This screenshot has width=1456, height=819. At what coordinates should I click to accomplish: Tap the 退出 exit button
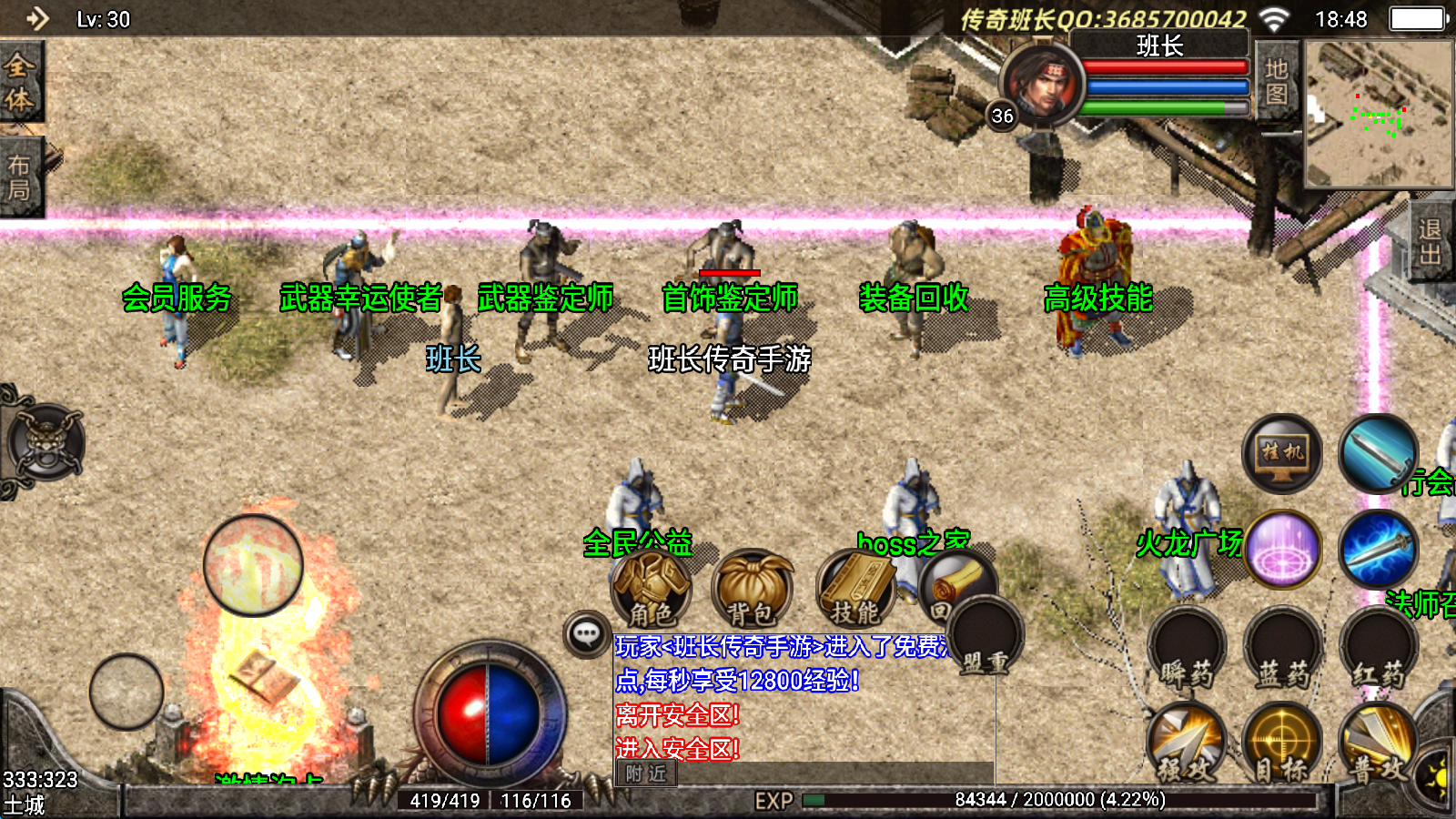tap(1431, 241)
